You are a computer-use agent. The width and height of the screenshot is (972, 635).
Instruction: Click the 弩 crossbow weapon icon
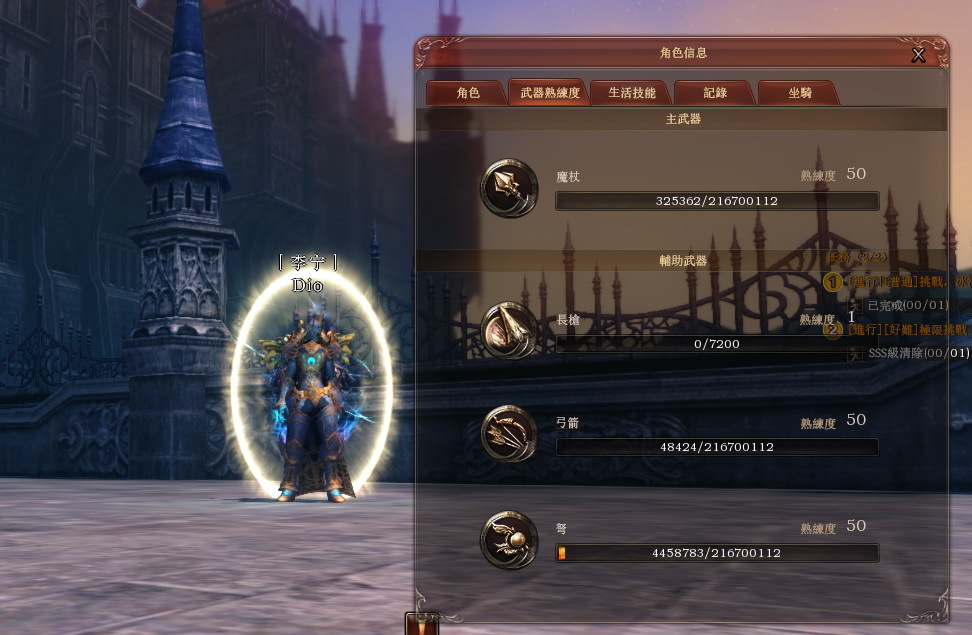tap(509, 539)
